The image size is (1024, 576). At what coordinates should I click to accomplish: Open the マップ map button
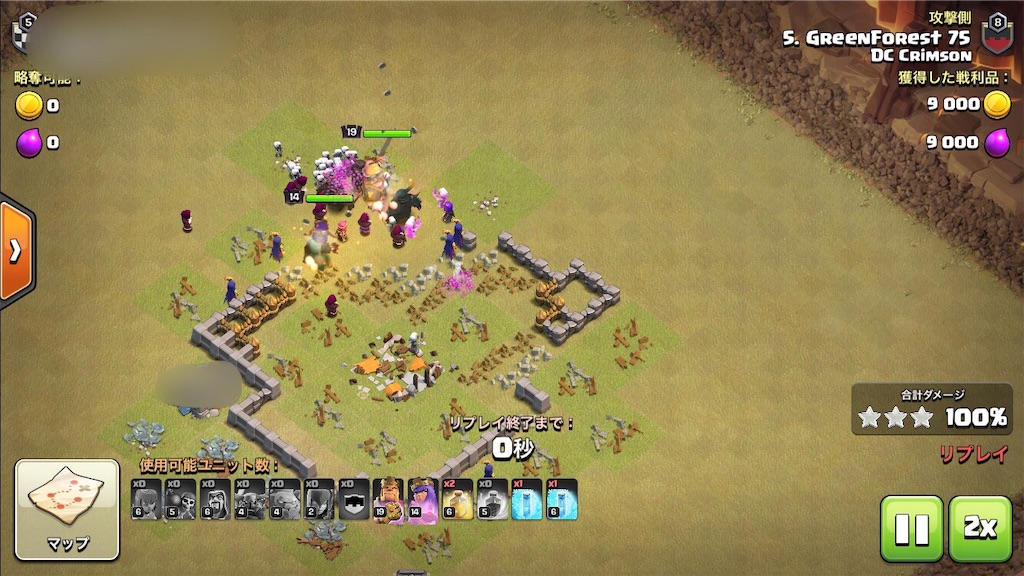[67, 509]
